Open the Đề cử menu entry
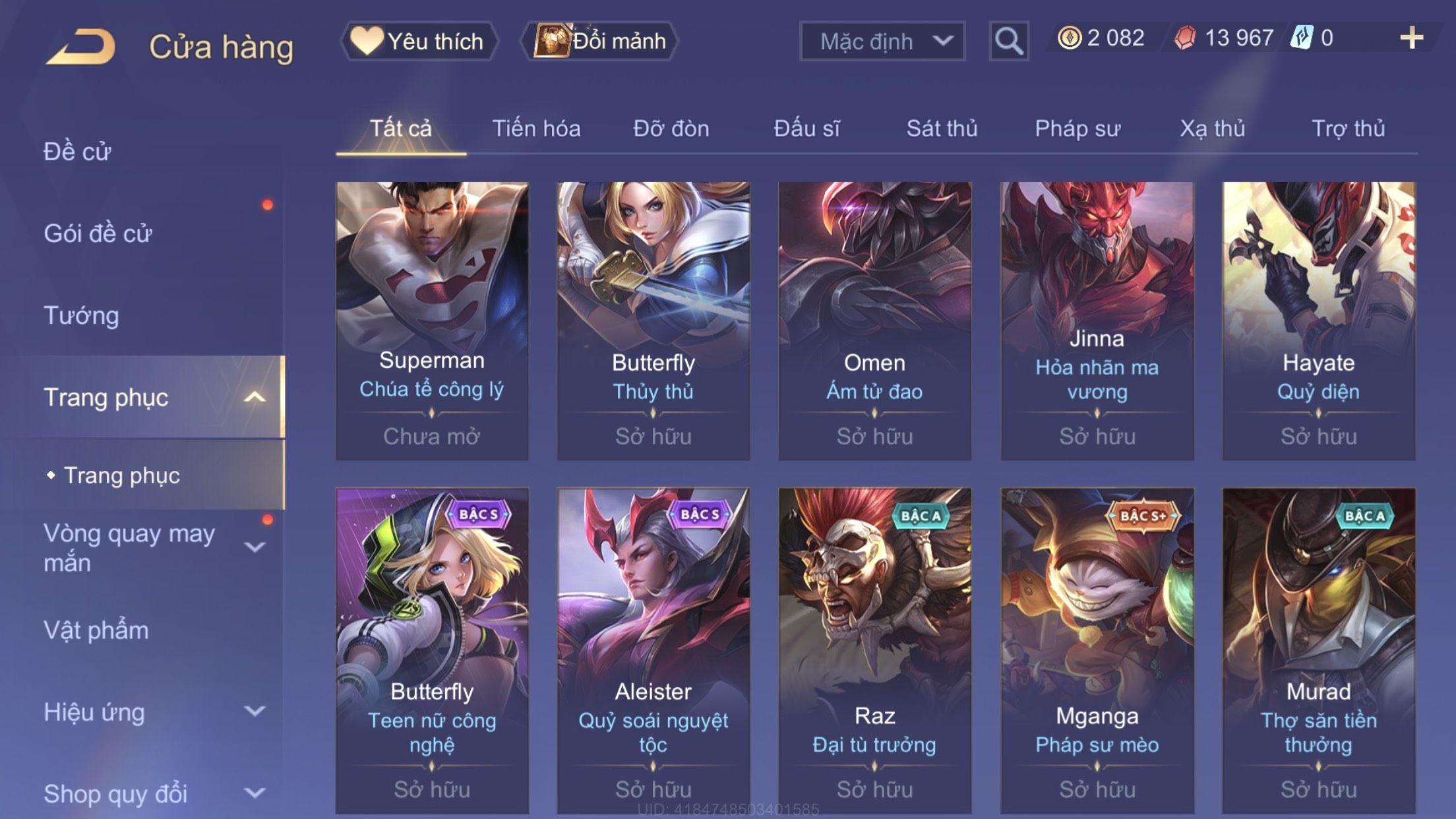Screen dimensions: 1456x819 click(x=78, y=152)
